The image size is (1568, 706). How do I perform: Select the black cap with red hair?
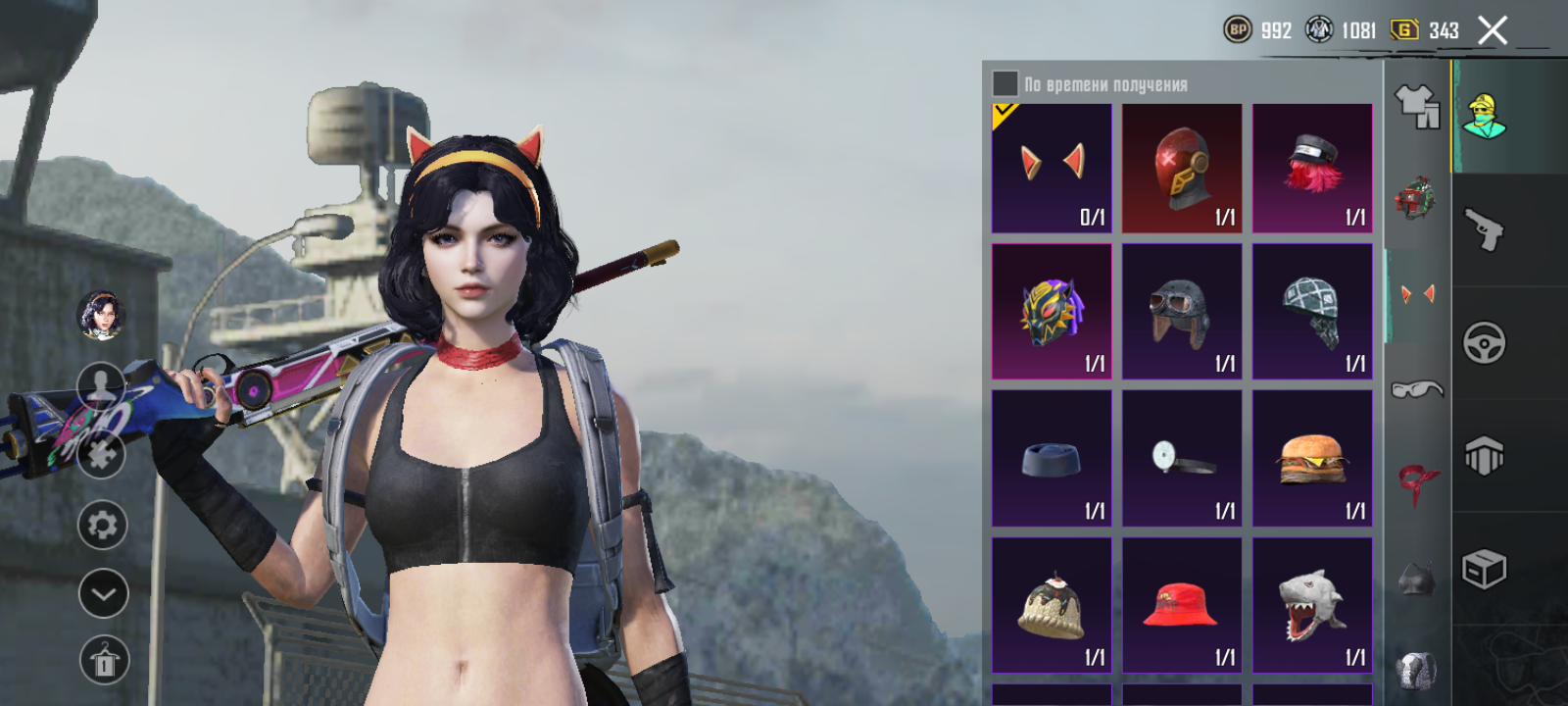pyautogui.click(x=1312, y=168)
